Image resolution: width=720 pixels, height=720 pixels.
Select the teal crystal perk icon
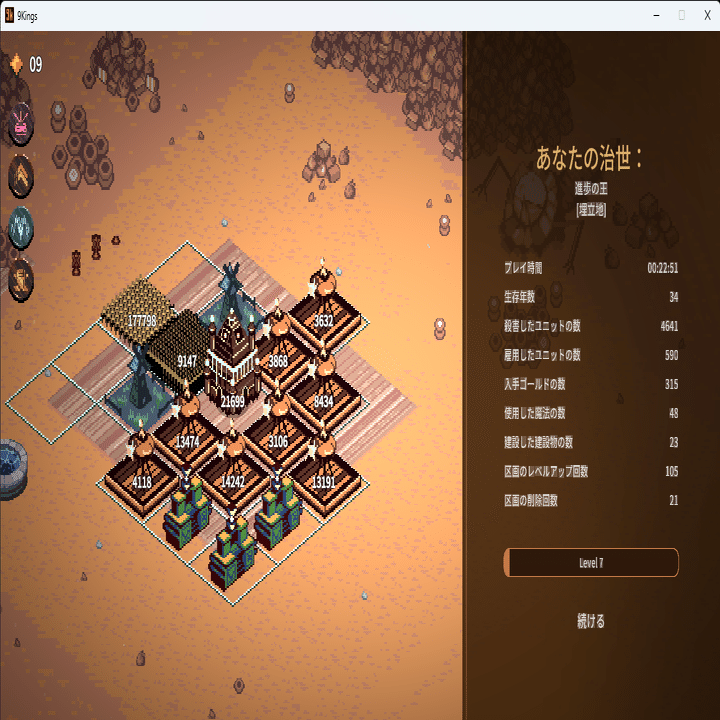tap(21, 227)
